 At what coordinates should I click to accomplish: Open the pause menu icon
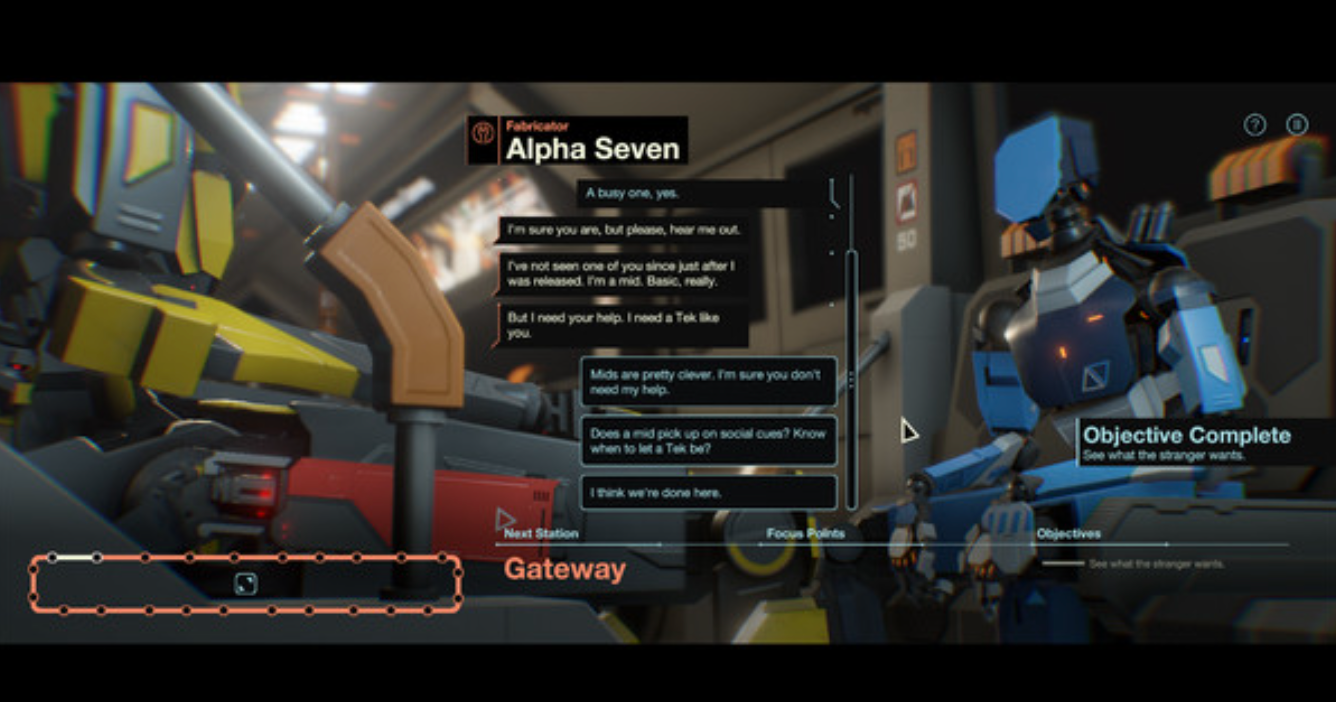1297,125
